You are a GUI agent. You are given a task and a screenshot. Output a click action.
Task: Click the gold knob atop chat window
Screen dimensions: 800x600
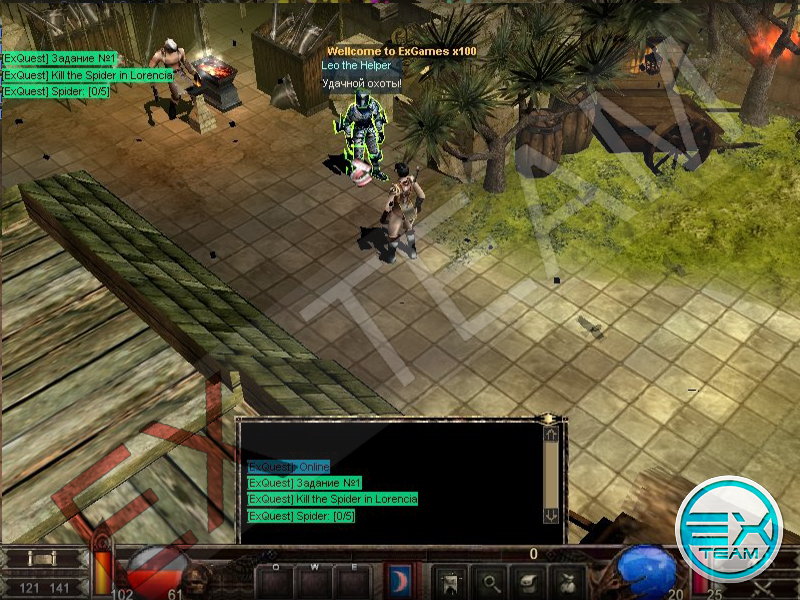pos(548,418)
